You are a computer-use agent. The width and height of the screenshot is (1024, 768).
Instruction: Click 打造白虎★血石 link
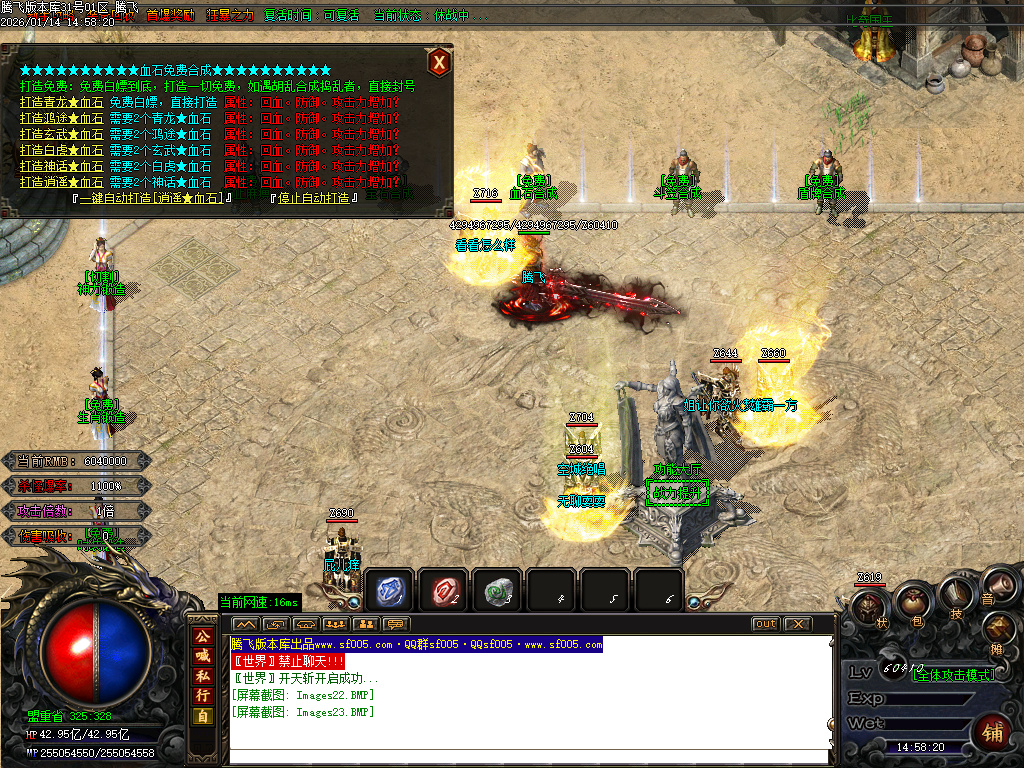61,150
